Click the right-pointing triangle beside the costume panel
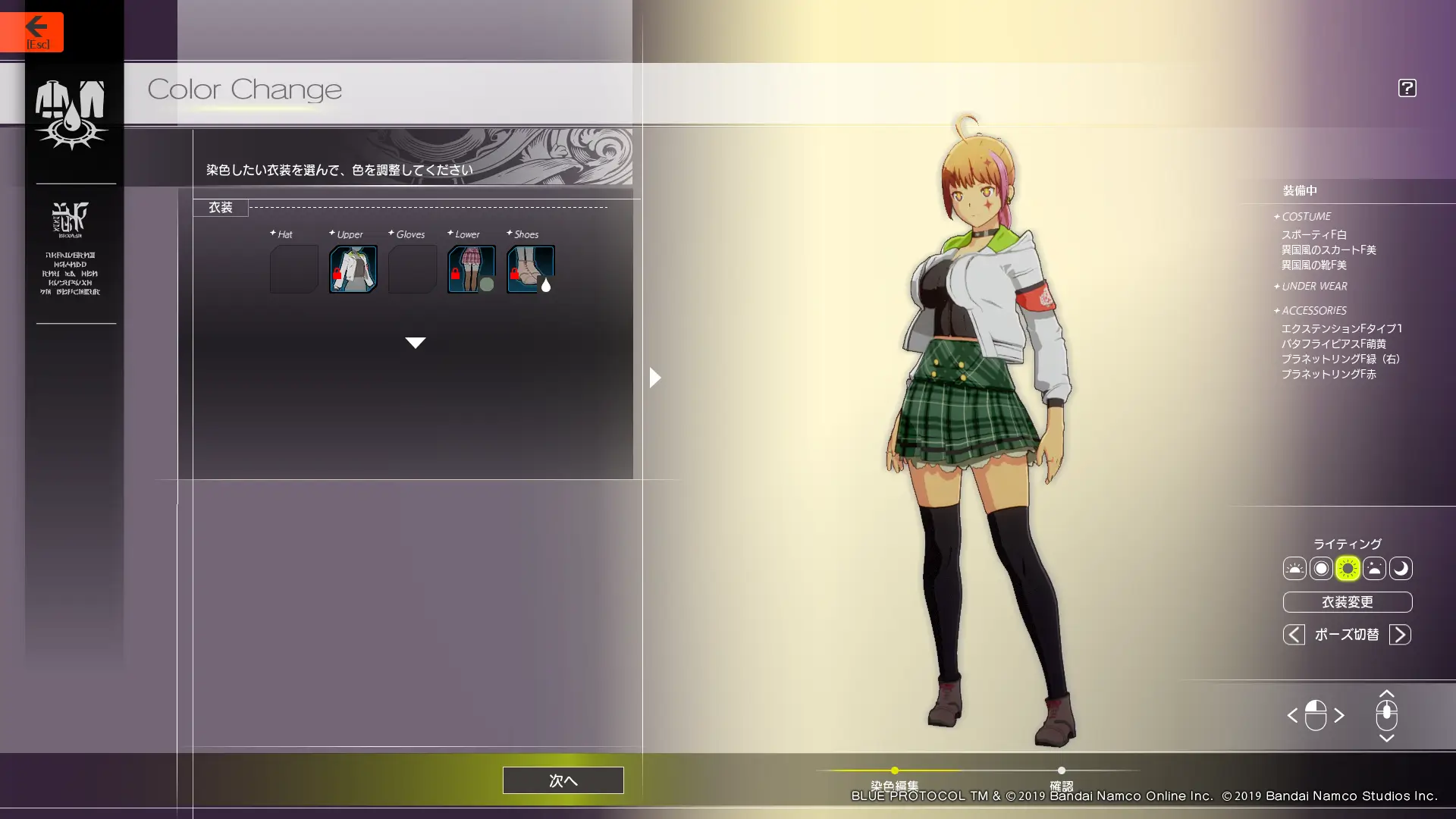Screen dimensions: 1456x819 [x=655, y=378]
